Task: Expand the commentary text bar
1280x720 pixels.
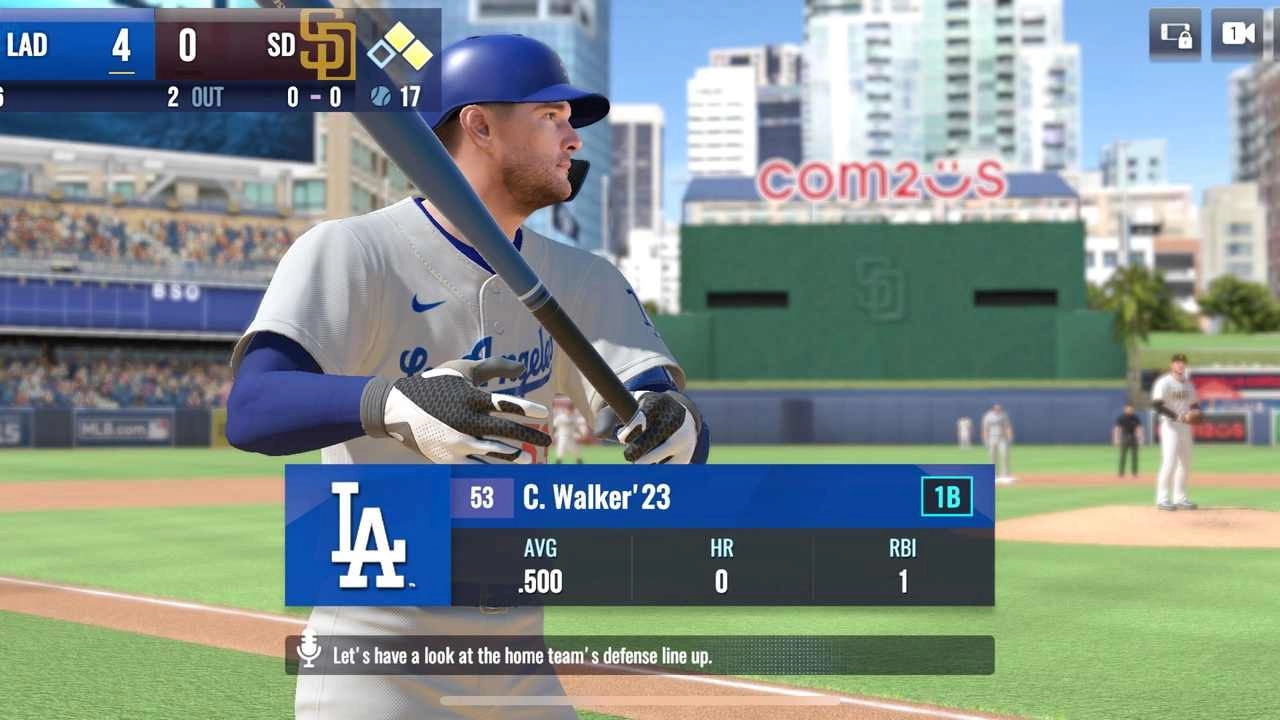Action: point(640,657)
